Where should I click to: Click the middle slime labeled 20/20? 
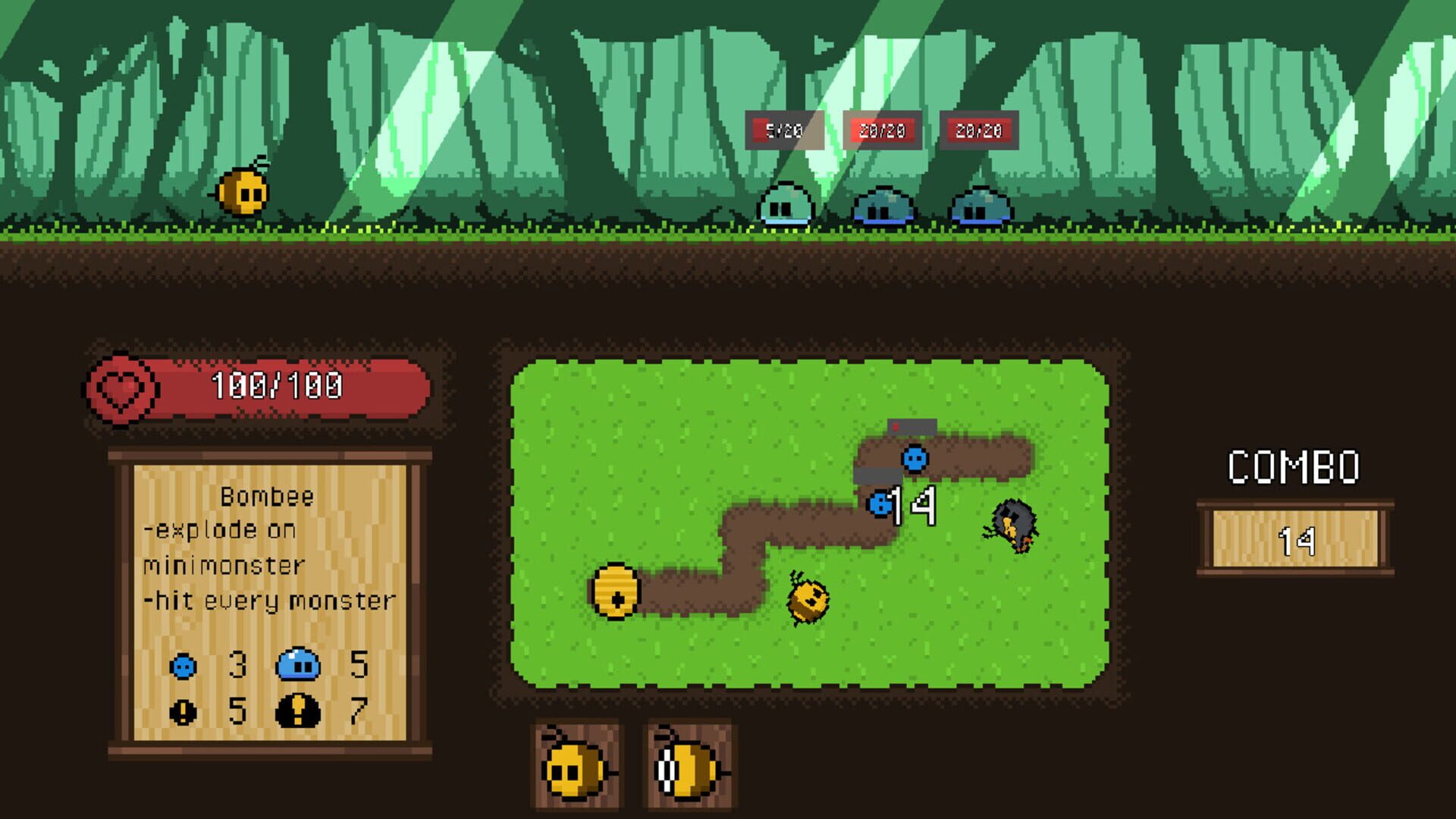coord(883,206)
